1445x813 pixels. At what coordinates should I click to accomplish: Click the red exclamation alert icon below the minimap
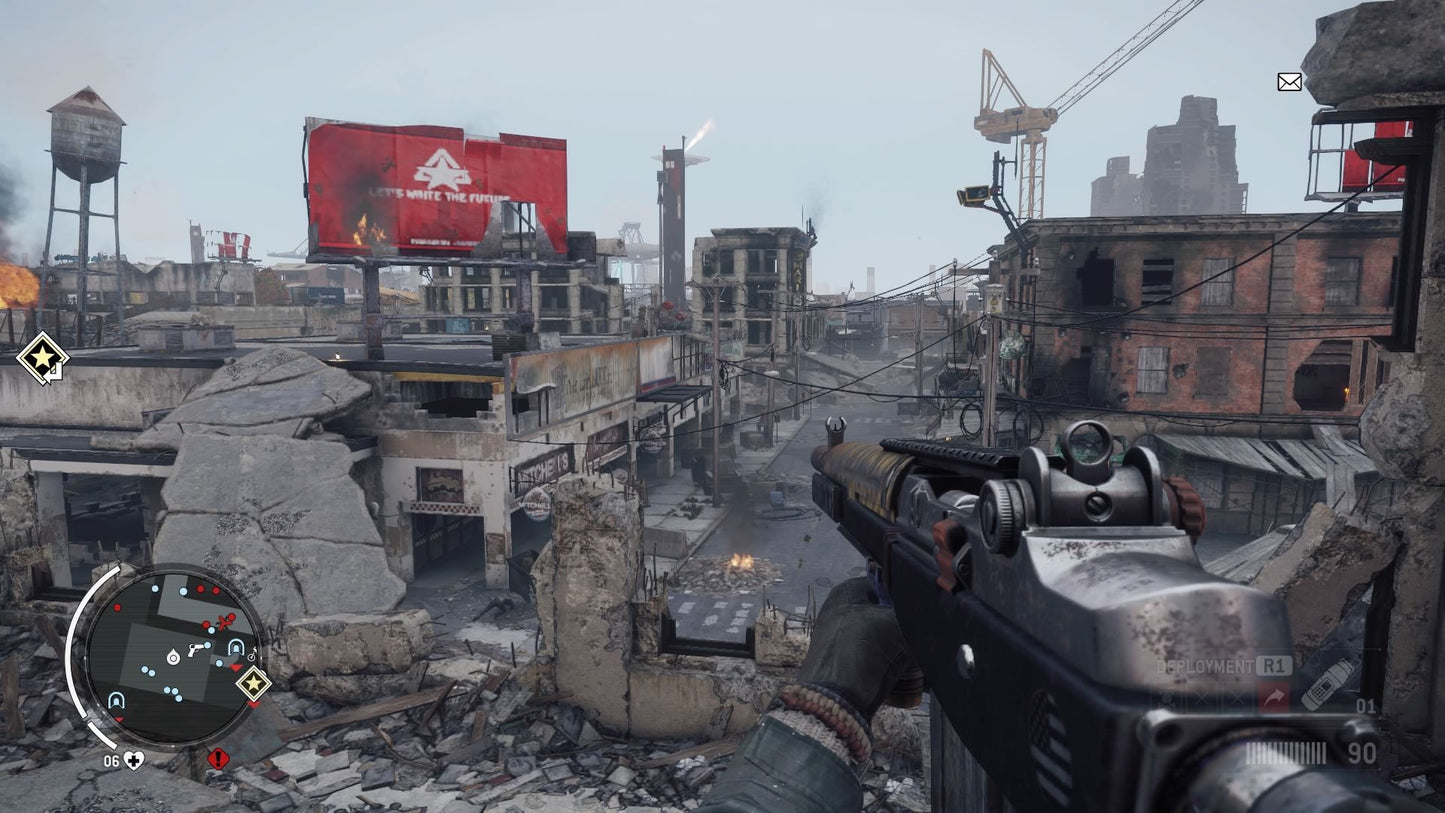[x=218, y=760]
